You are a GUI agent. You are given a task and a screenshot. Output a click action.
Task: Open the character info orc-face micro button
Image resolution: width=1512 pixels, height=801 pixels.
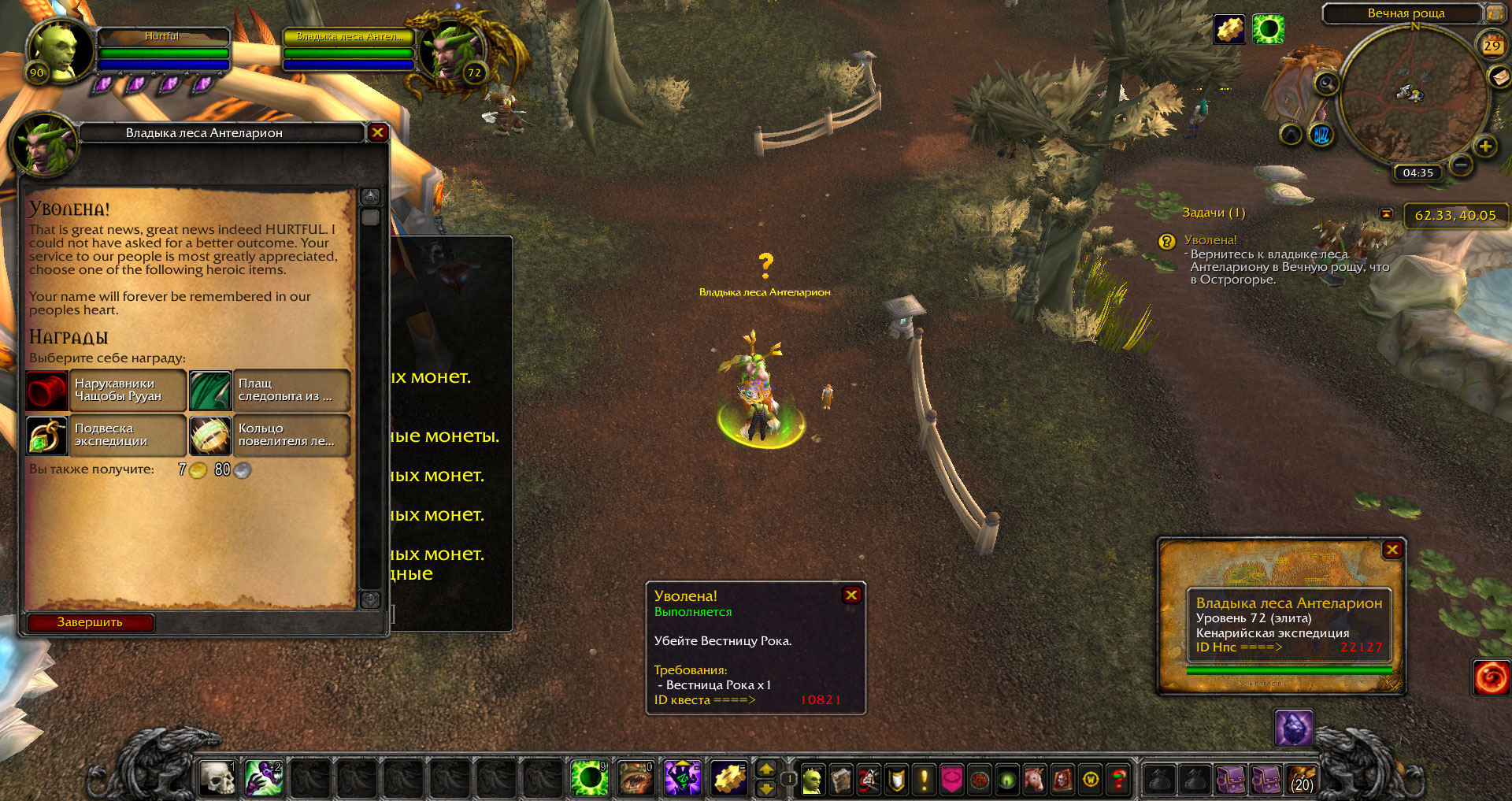pos(812,780)
